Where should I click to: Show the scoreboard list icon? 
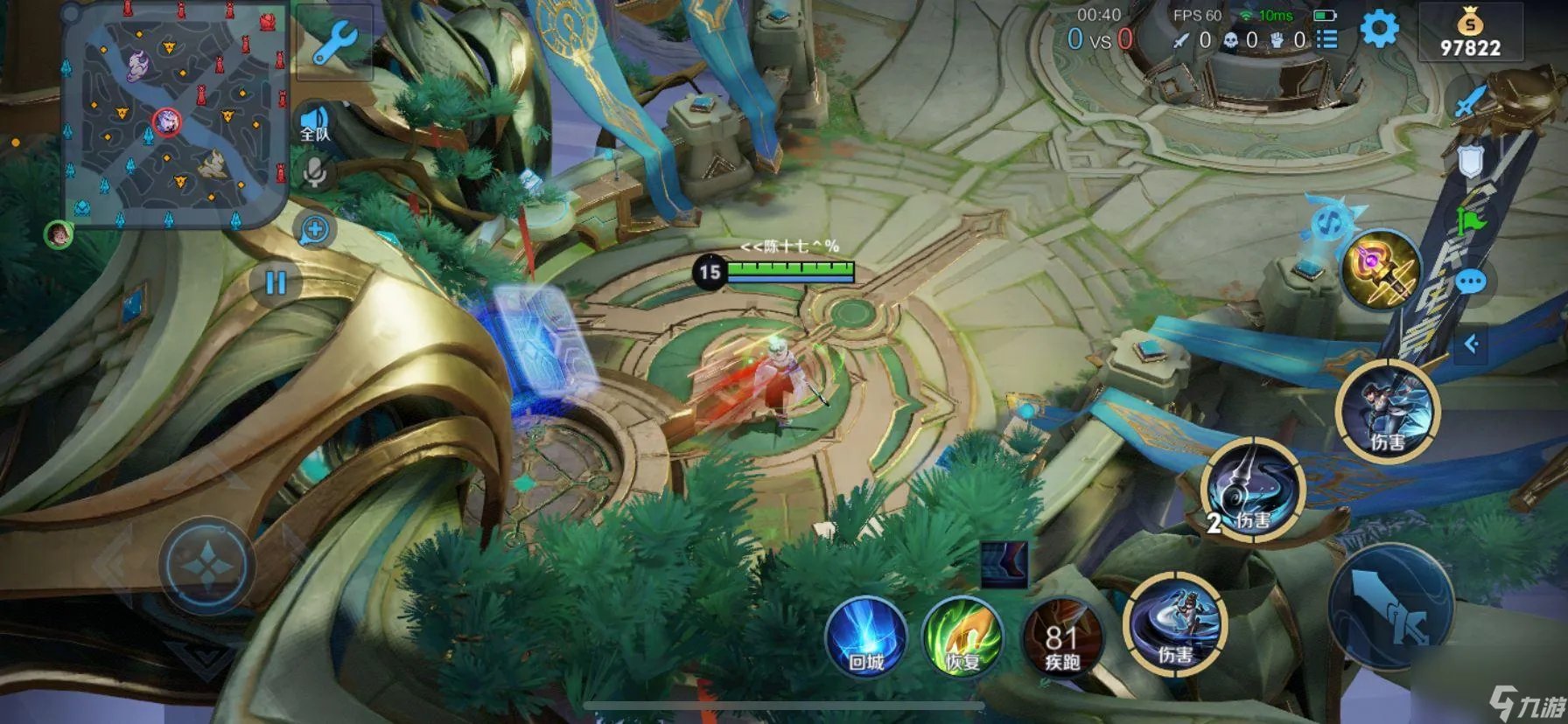[x=1327, y=39]
